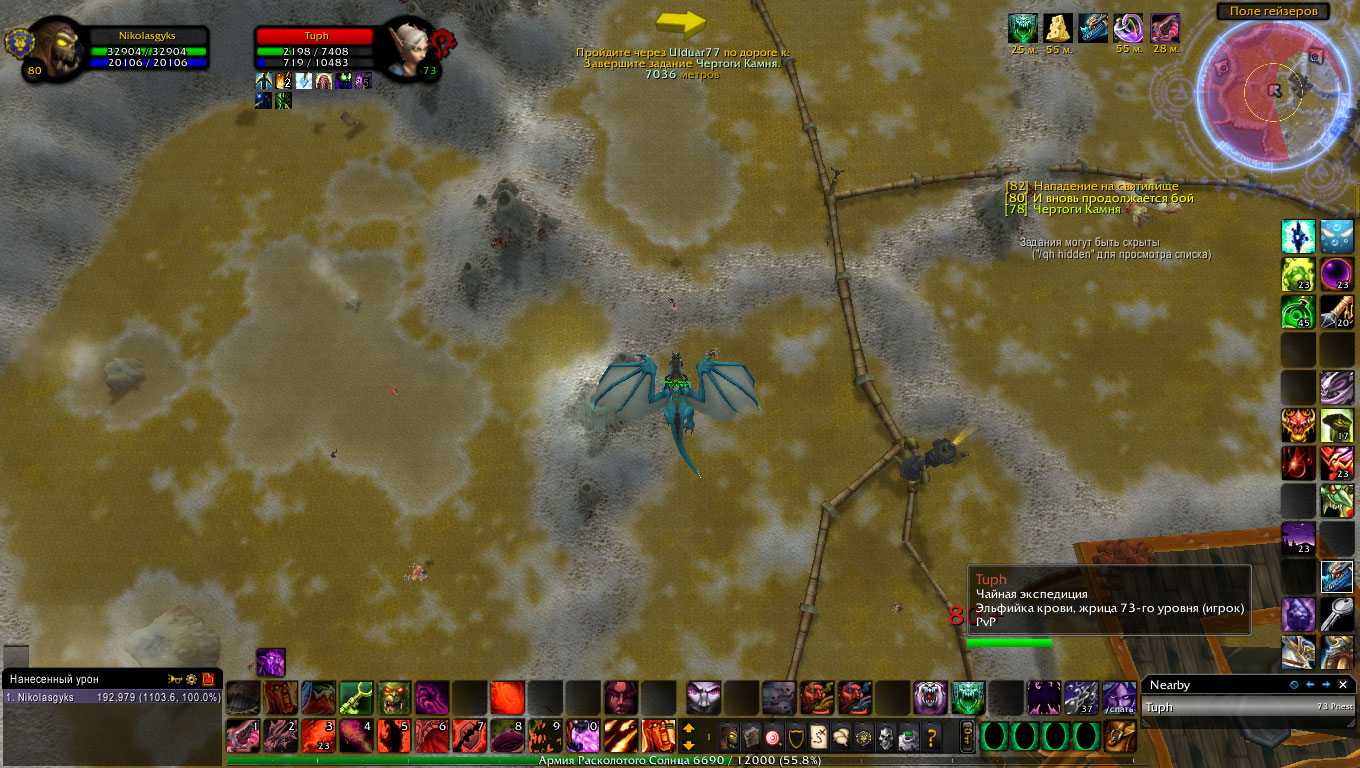1360x768 pixels.
Task: Open the quest log scroll button
Action: [x=818, y=738]
